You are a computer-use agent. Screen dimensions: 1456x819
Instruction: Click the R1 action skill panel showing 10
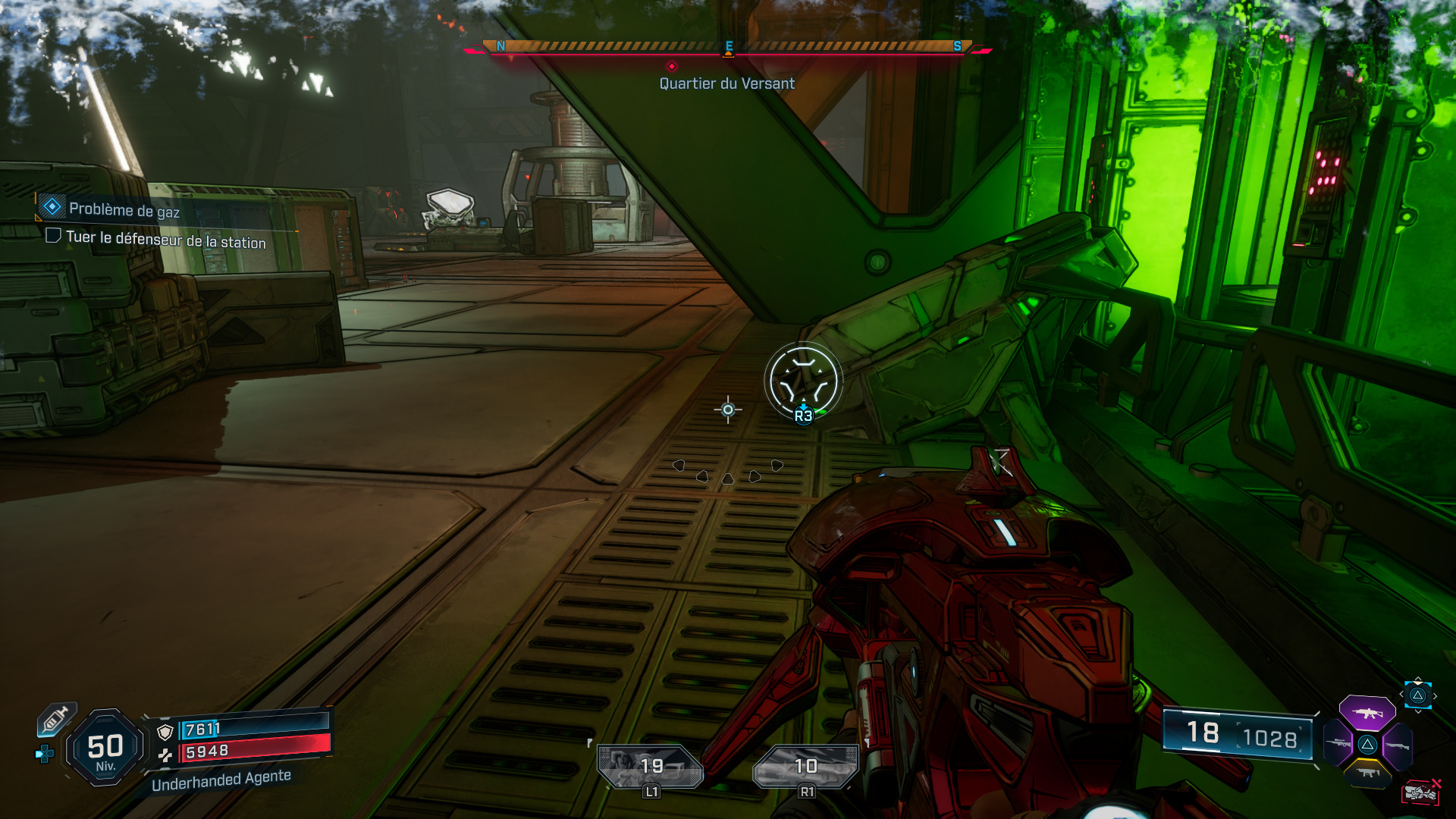pyautogui.click(x=805, y=765)
